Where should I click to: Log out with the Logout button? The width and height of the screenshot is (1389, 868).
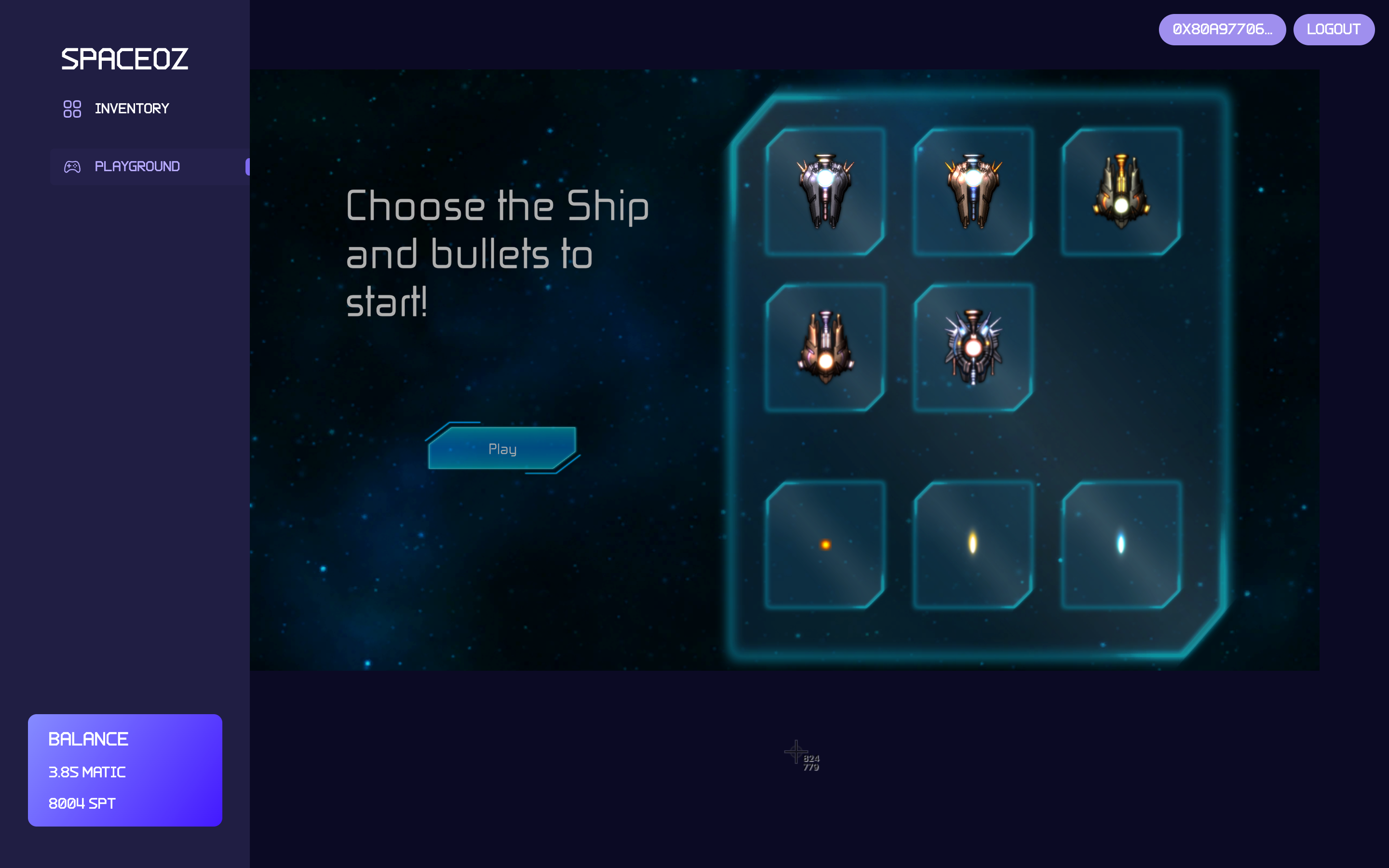tap(1333, 29)
